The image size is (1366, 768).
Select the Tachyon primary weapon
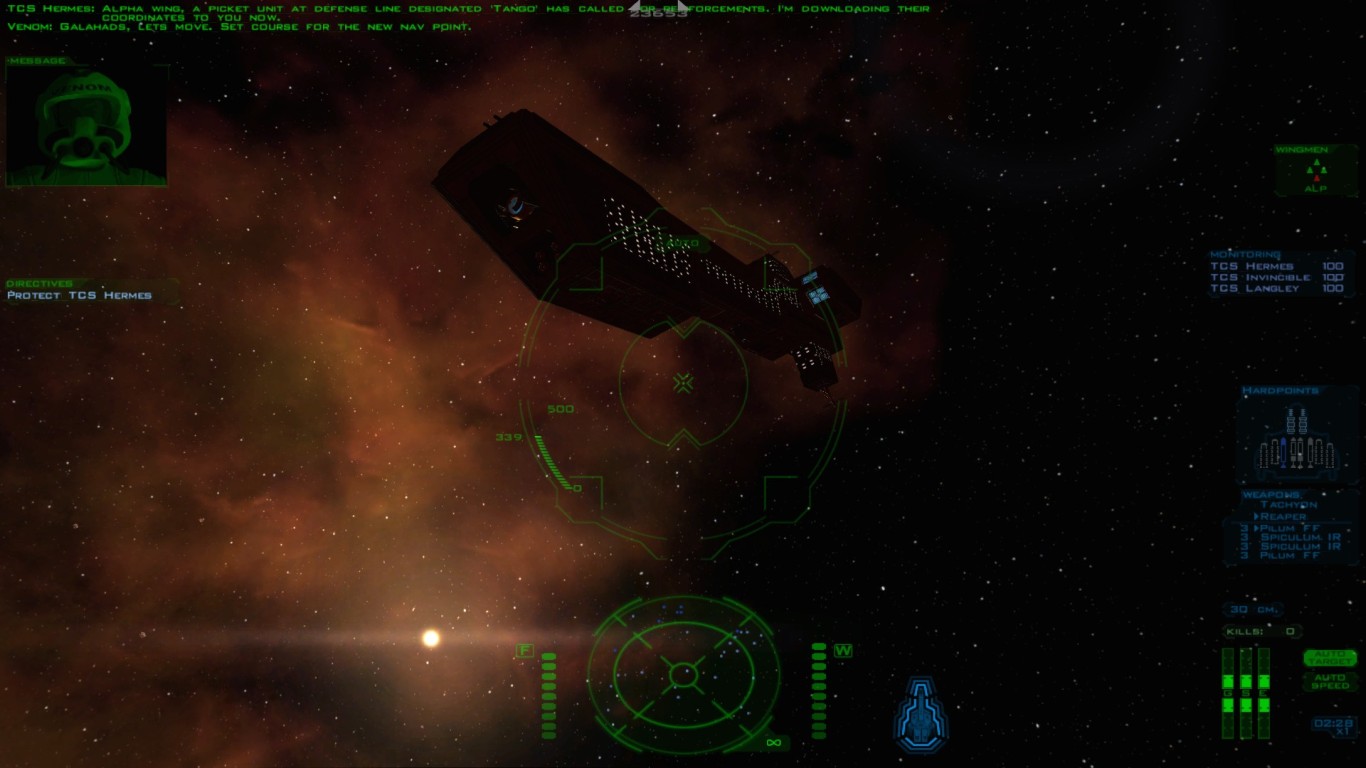pos(1295,505)
